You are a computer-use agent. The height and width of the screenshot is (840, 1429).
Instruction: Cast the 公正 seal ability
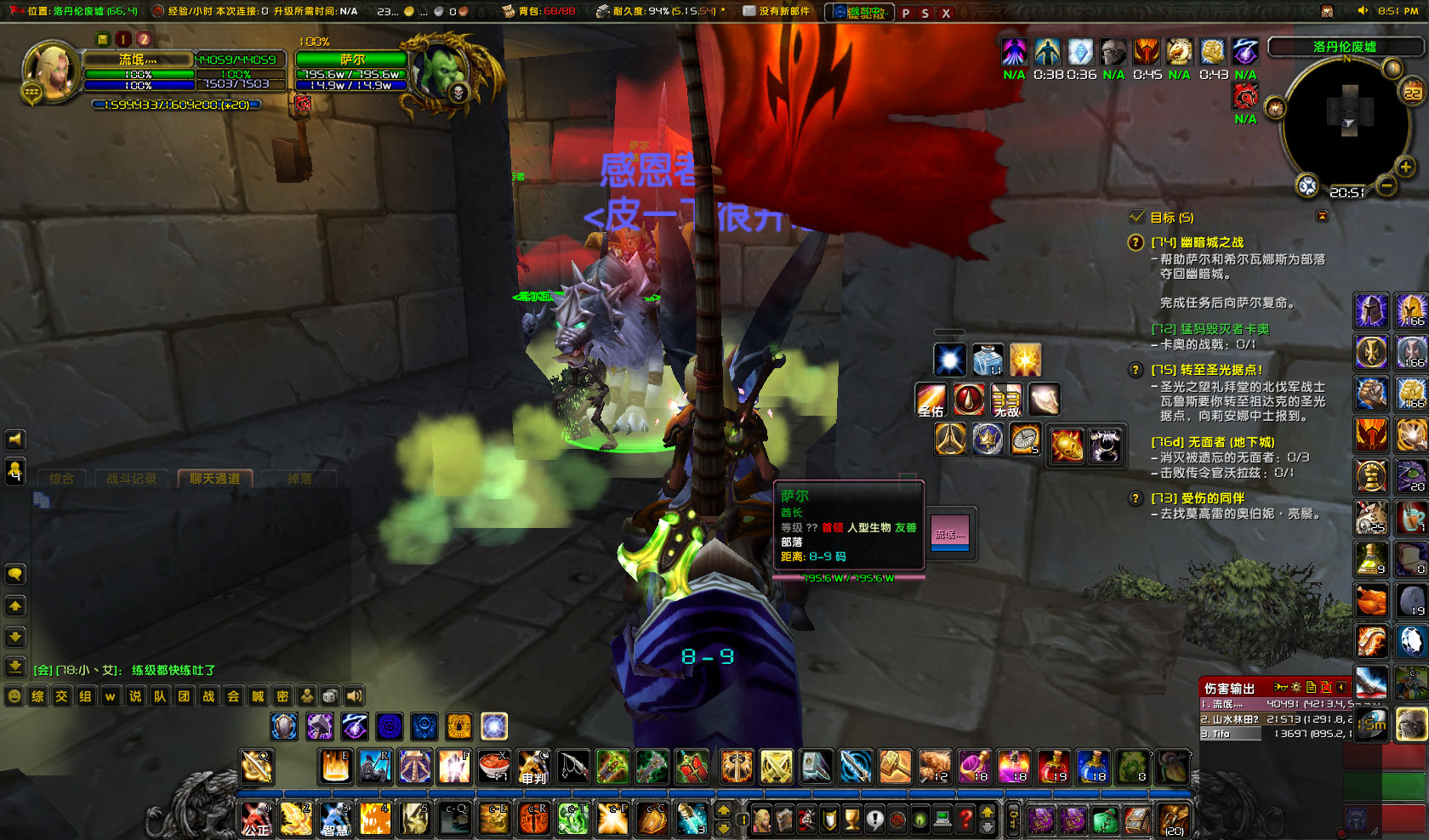(256, 820)
